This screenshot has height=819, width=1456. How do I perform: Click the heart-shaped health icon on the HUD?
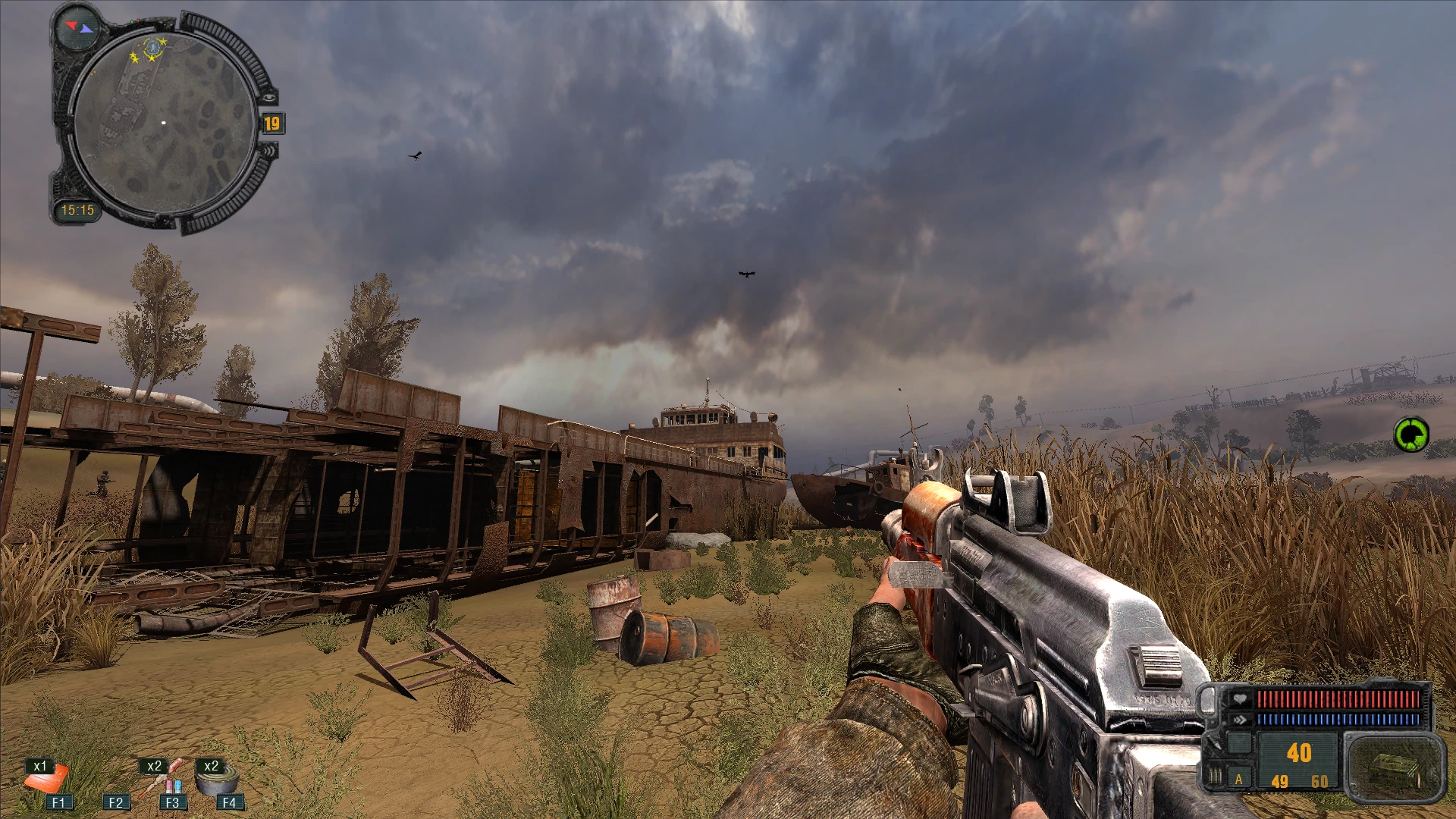pyautogui.click(x=1239, y=698)
